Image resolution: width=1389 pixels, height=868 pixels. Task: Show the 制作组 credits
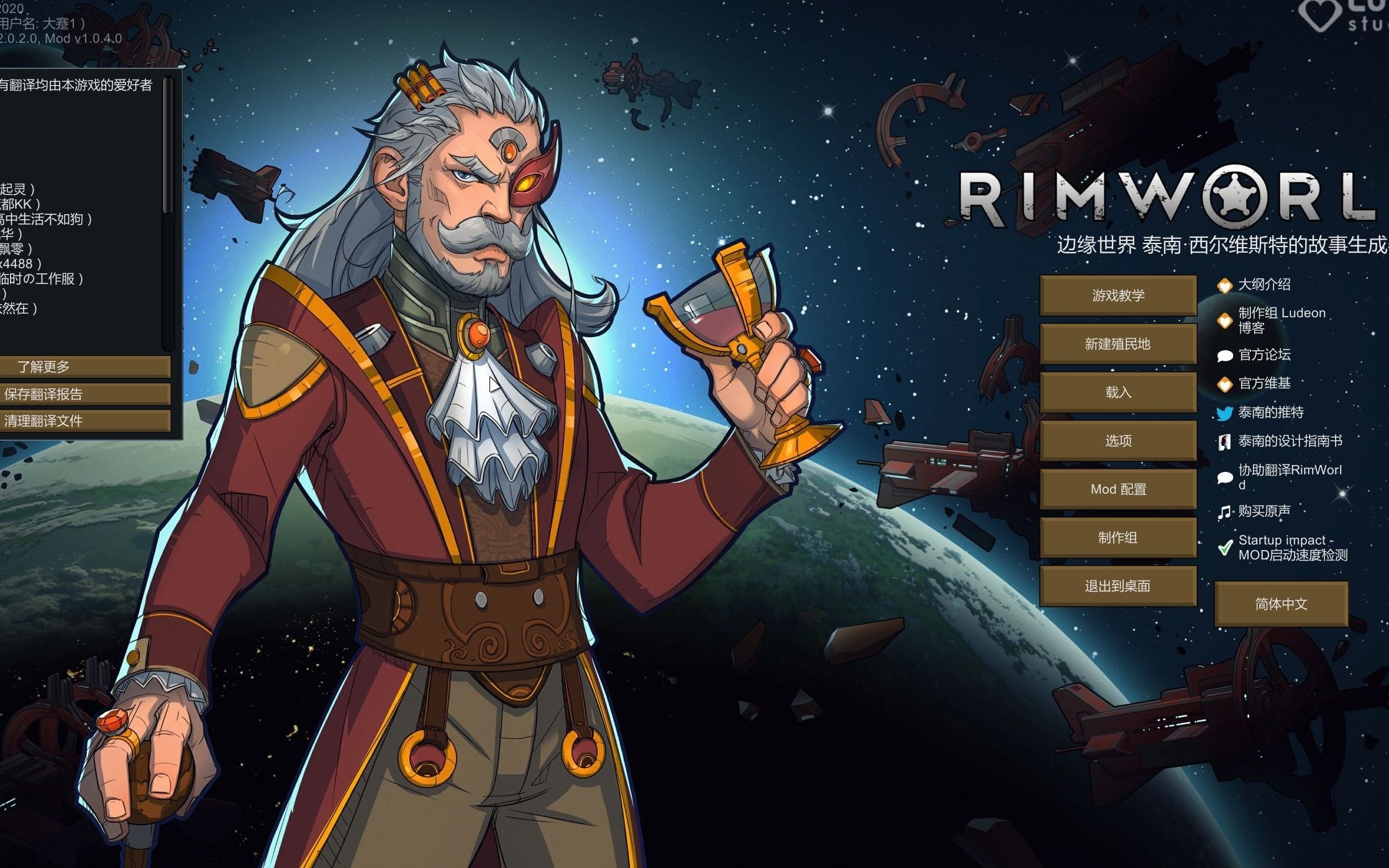click(x=1118, y=537)
